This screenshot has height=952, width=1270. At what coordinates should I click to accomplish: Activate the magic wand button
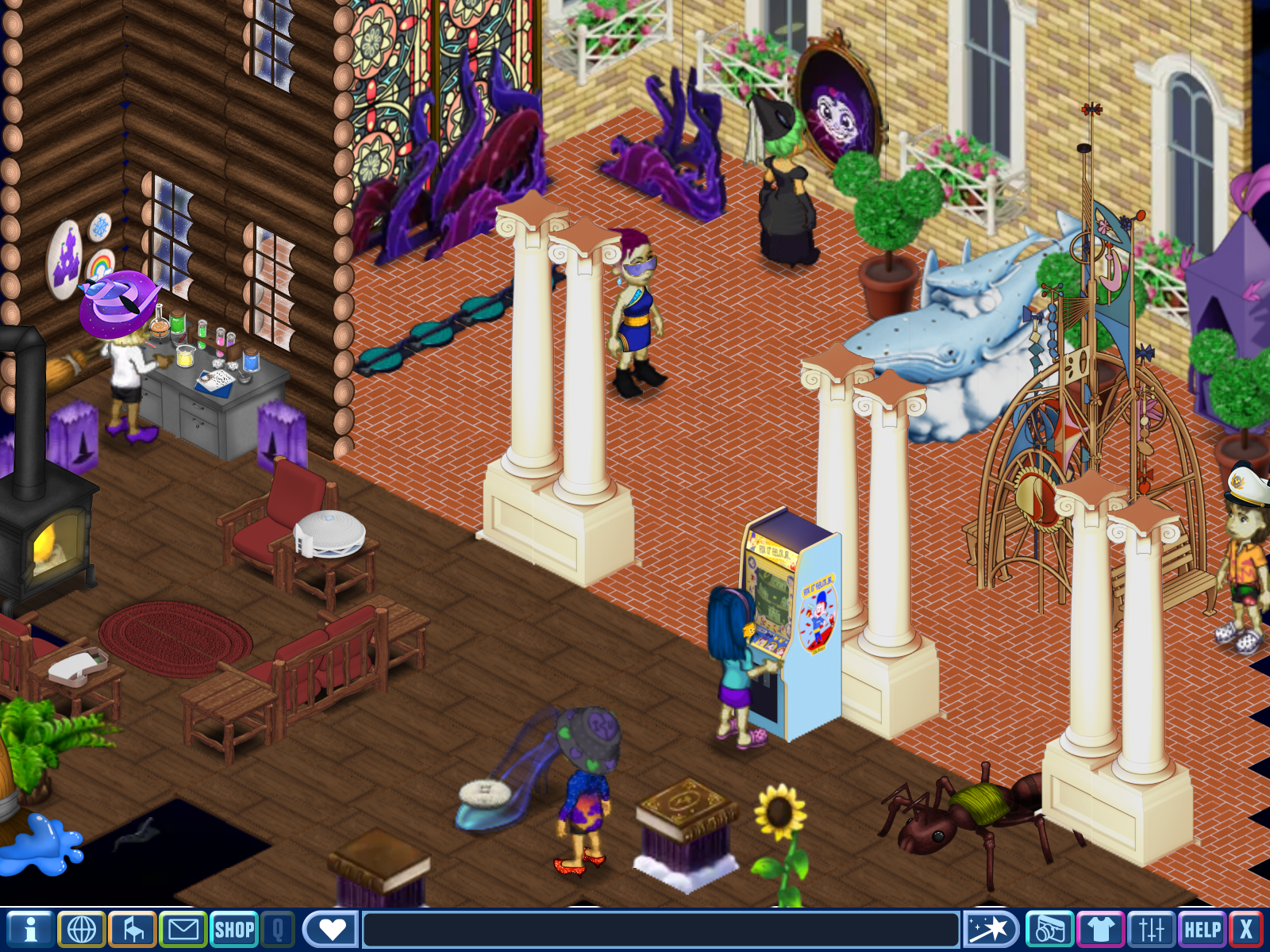(990, 929)
